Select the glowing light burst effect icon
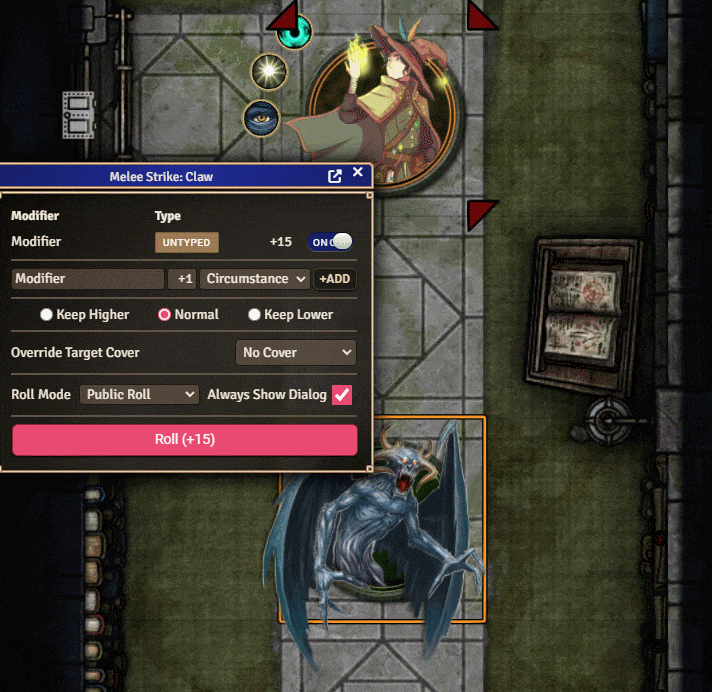The image size is (712, 692). (268, 70)
